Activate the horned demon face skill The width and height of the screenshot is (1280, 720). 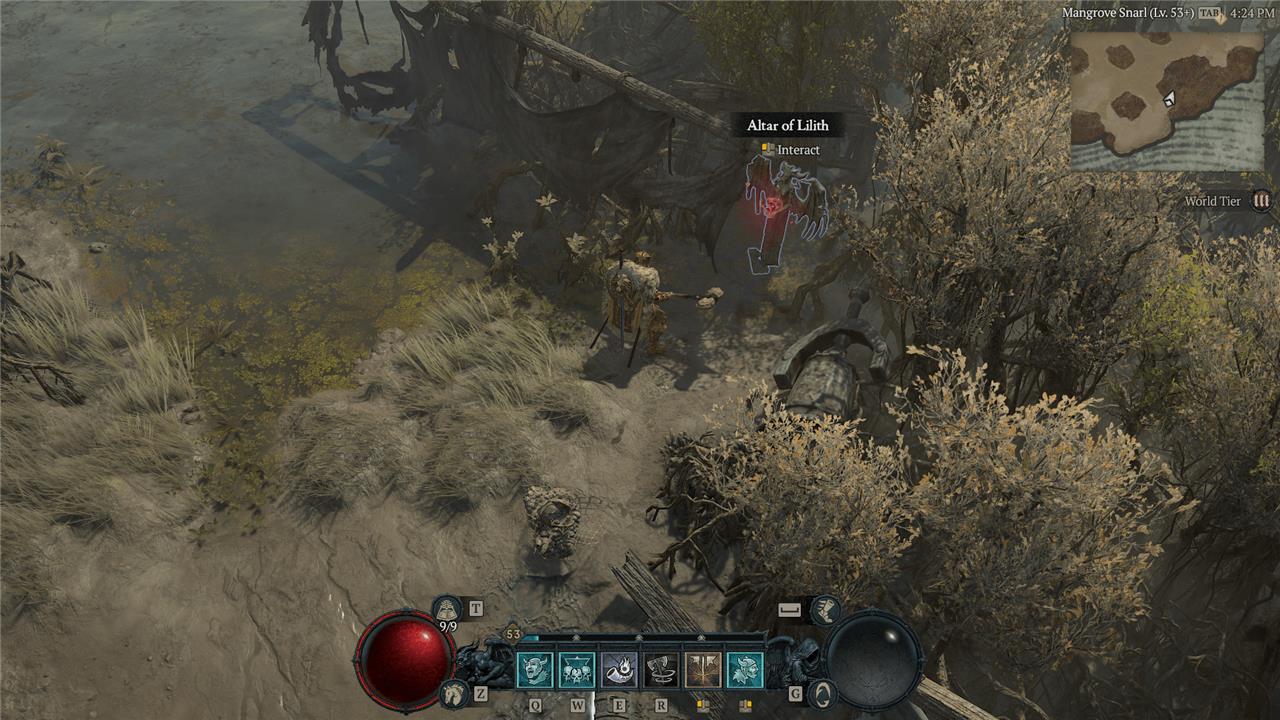[535, 669]
